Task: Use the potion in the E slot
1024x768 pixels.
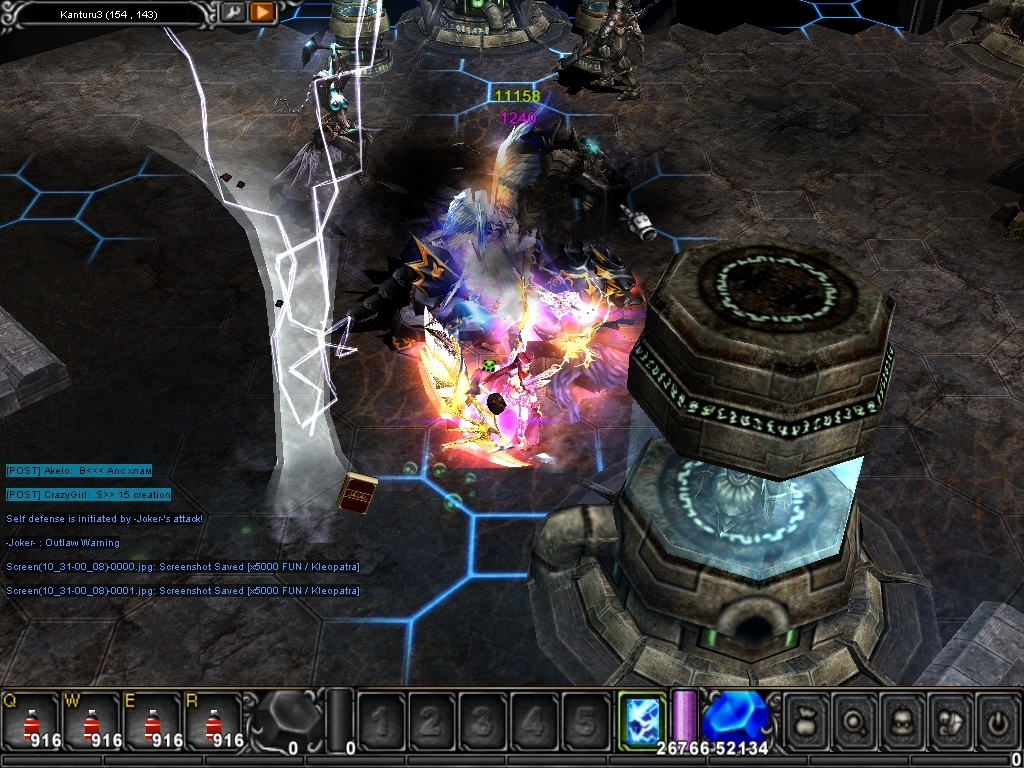Action: (152, 722)
